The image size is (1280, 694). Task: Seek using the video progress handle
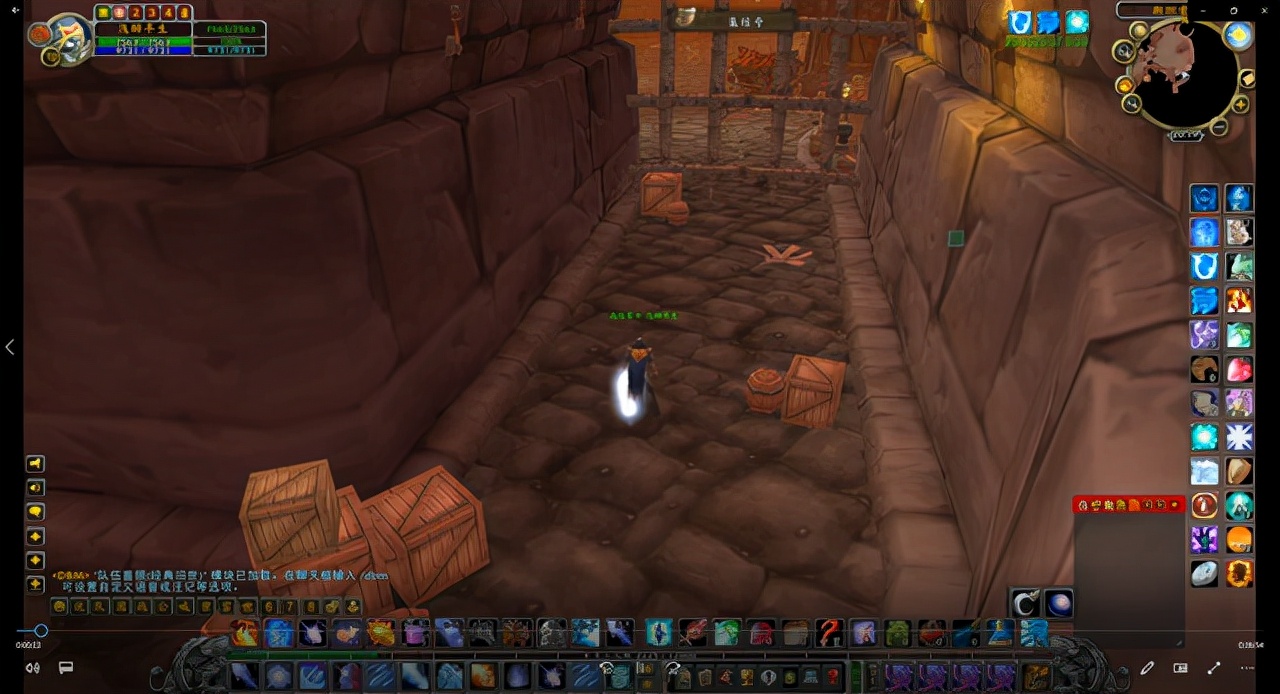[41, 631]
